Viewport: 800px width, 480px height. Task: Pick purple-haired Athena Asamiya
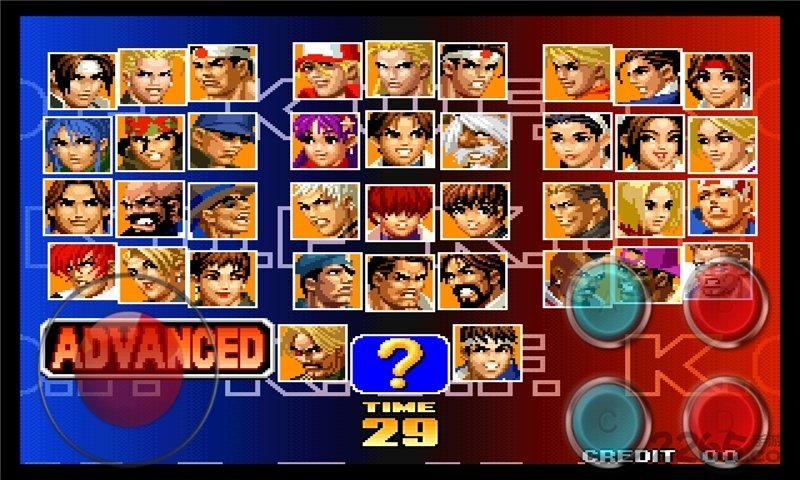(x=326, y=140)
